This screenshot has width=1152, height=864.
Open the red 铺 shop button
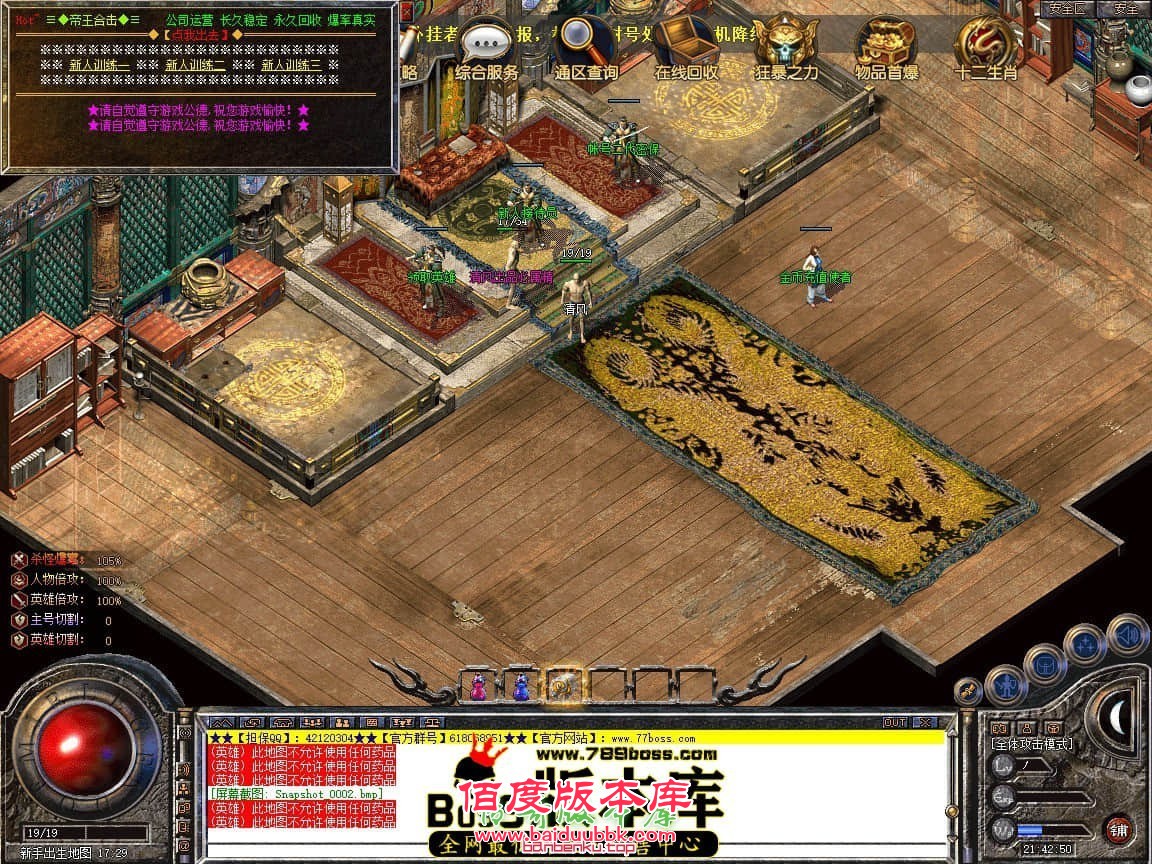(x=1119, y=829)
